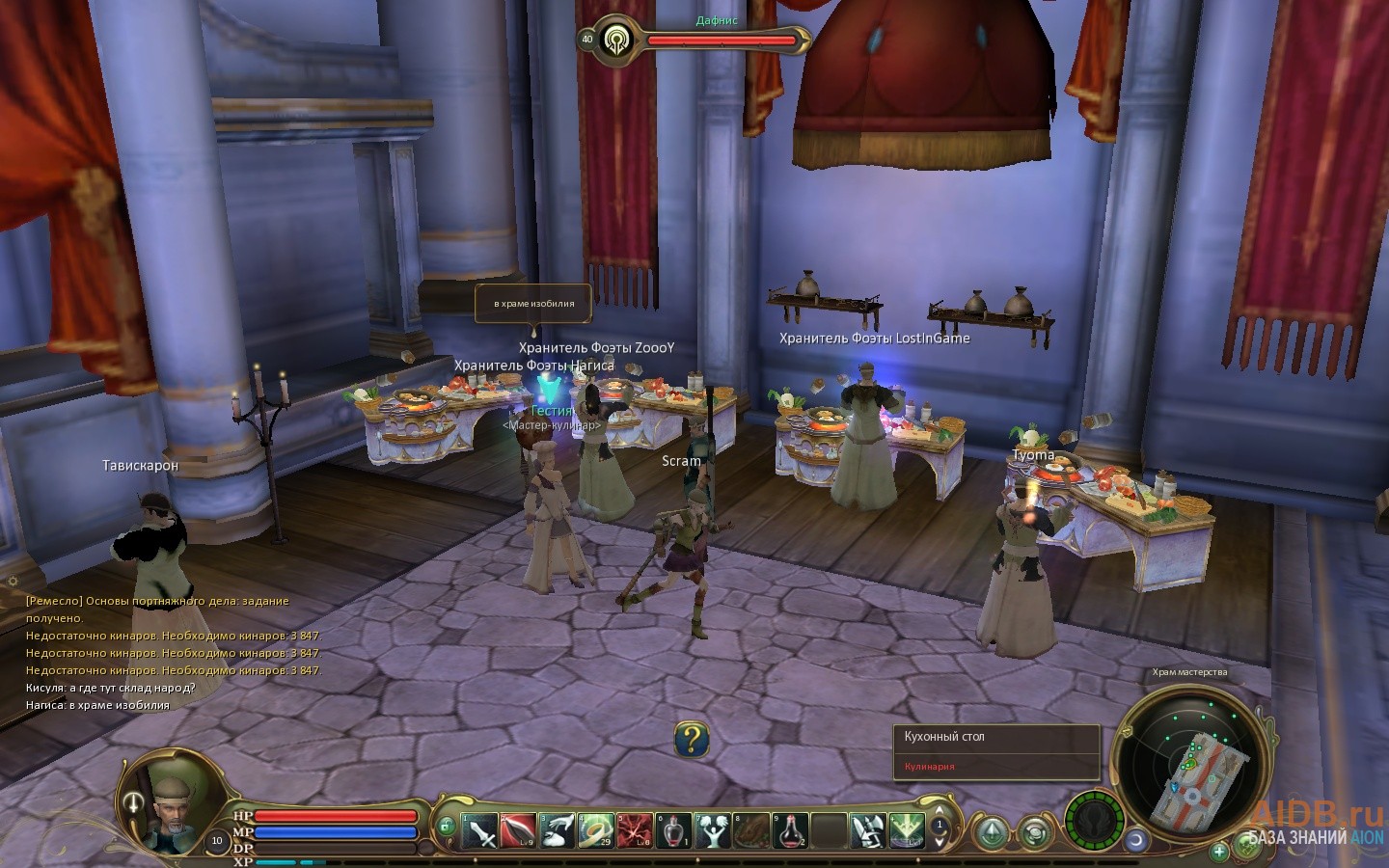
Task: Activate the sword attack skill in slot 1
Action: pyautogui.click(x=479, y=830)
